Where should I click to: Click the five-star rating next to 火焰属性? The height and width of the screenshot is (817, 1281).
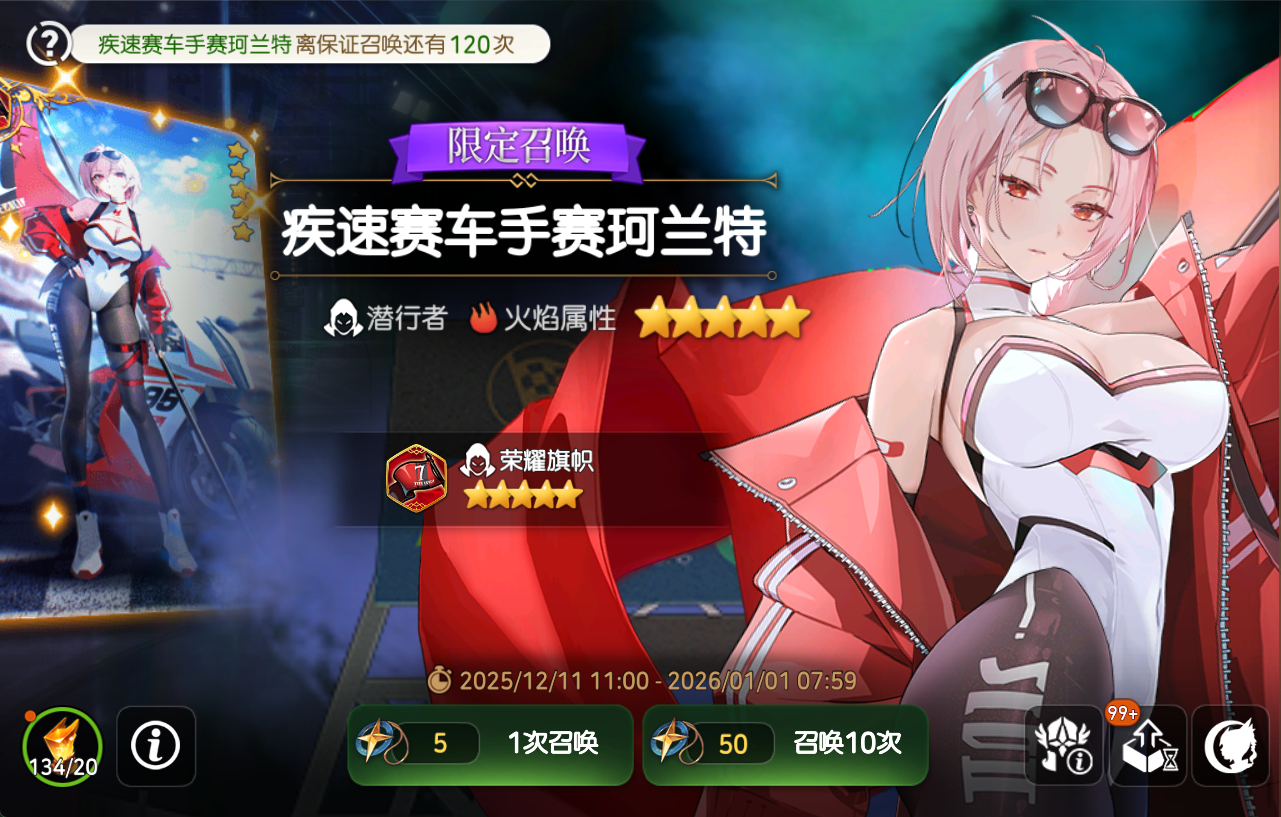tap(723, 318)
